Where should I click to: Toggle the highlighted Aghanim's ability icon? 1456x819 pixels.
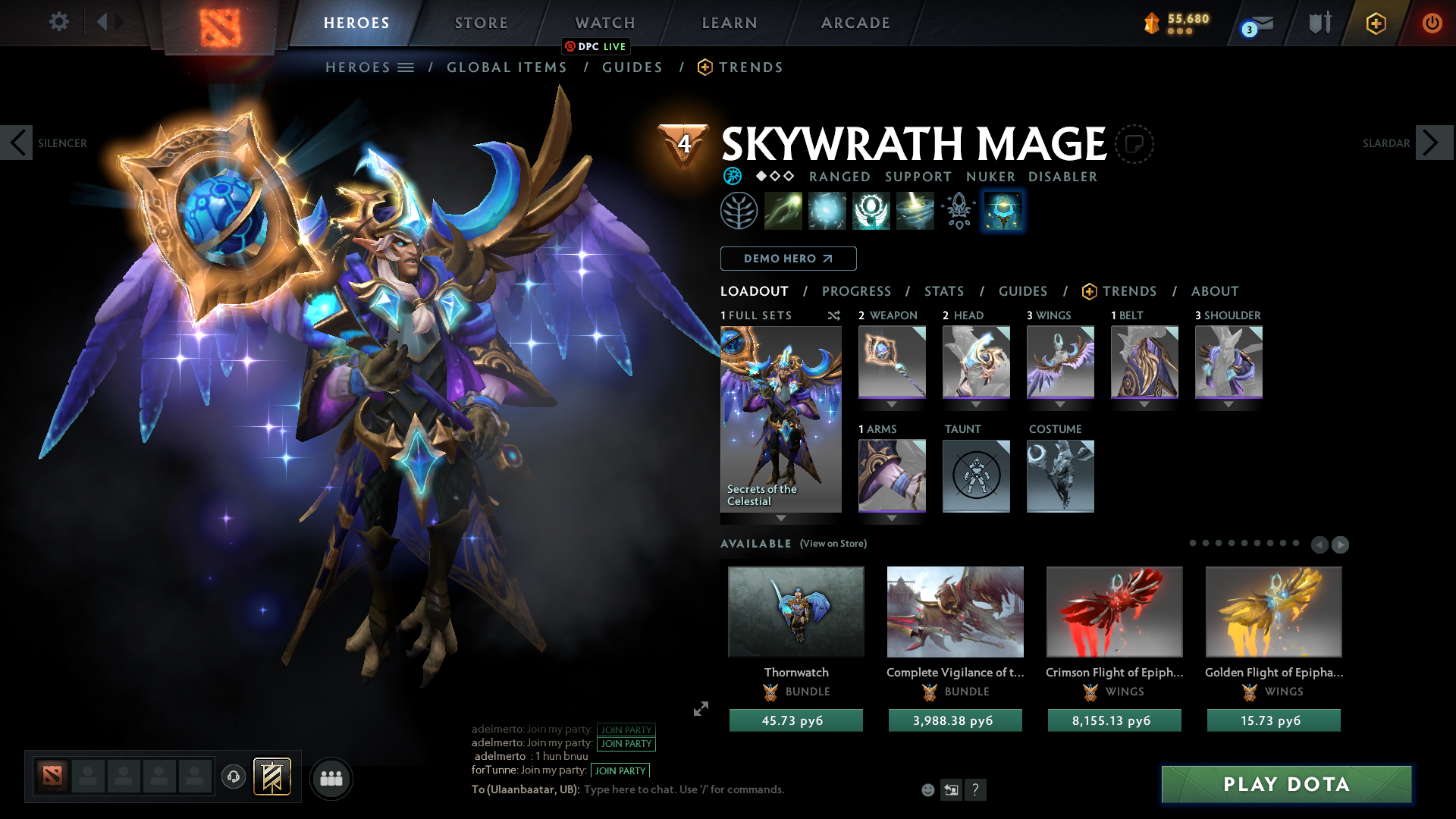pyautogui.click(x=1003, y=210)
